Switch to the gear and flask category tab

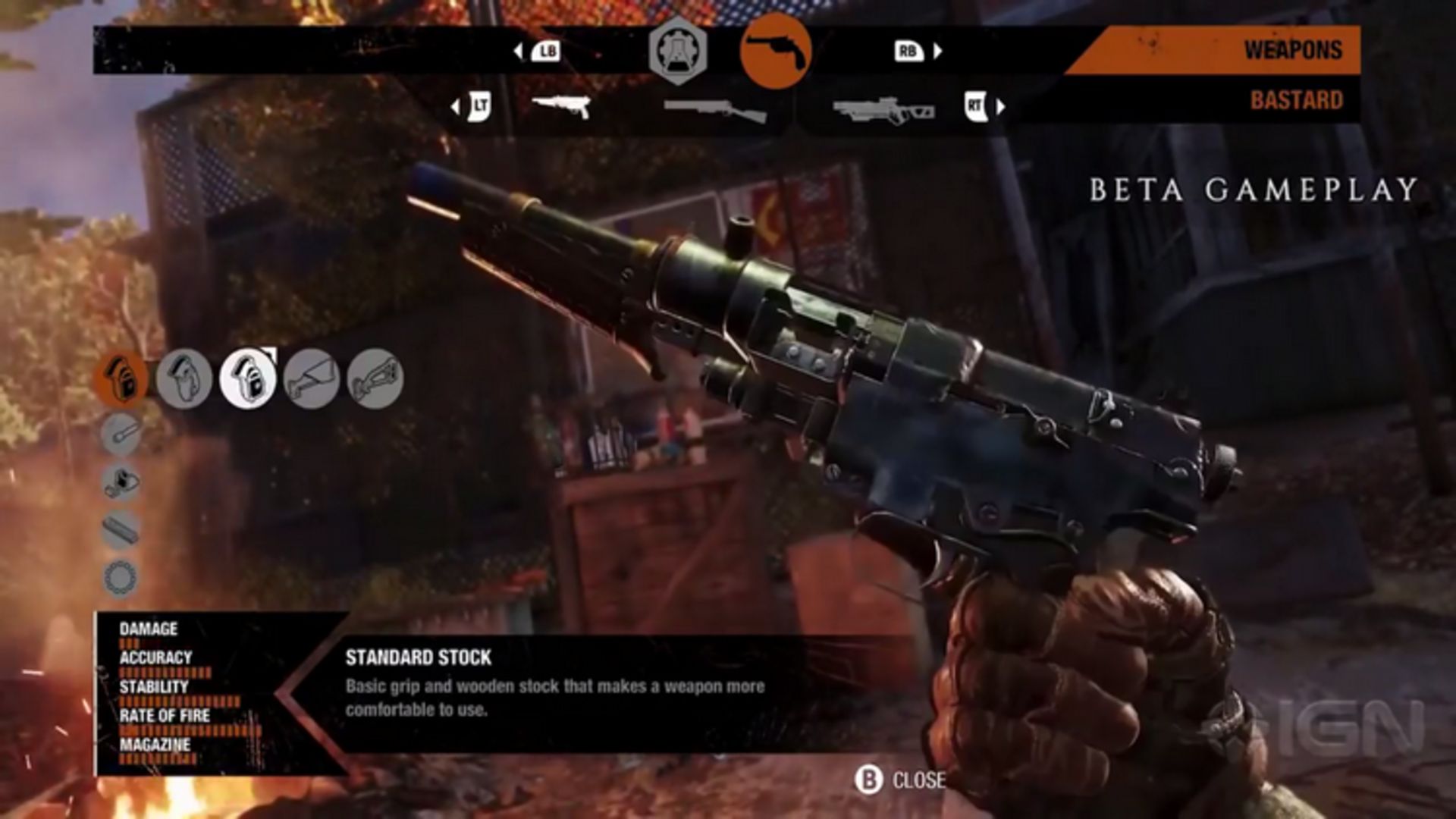[677, 51]
